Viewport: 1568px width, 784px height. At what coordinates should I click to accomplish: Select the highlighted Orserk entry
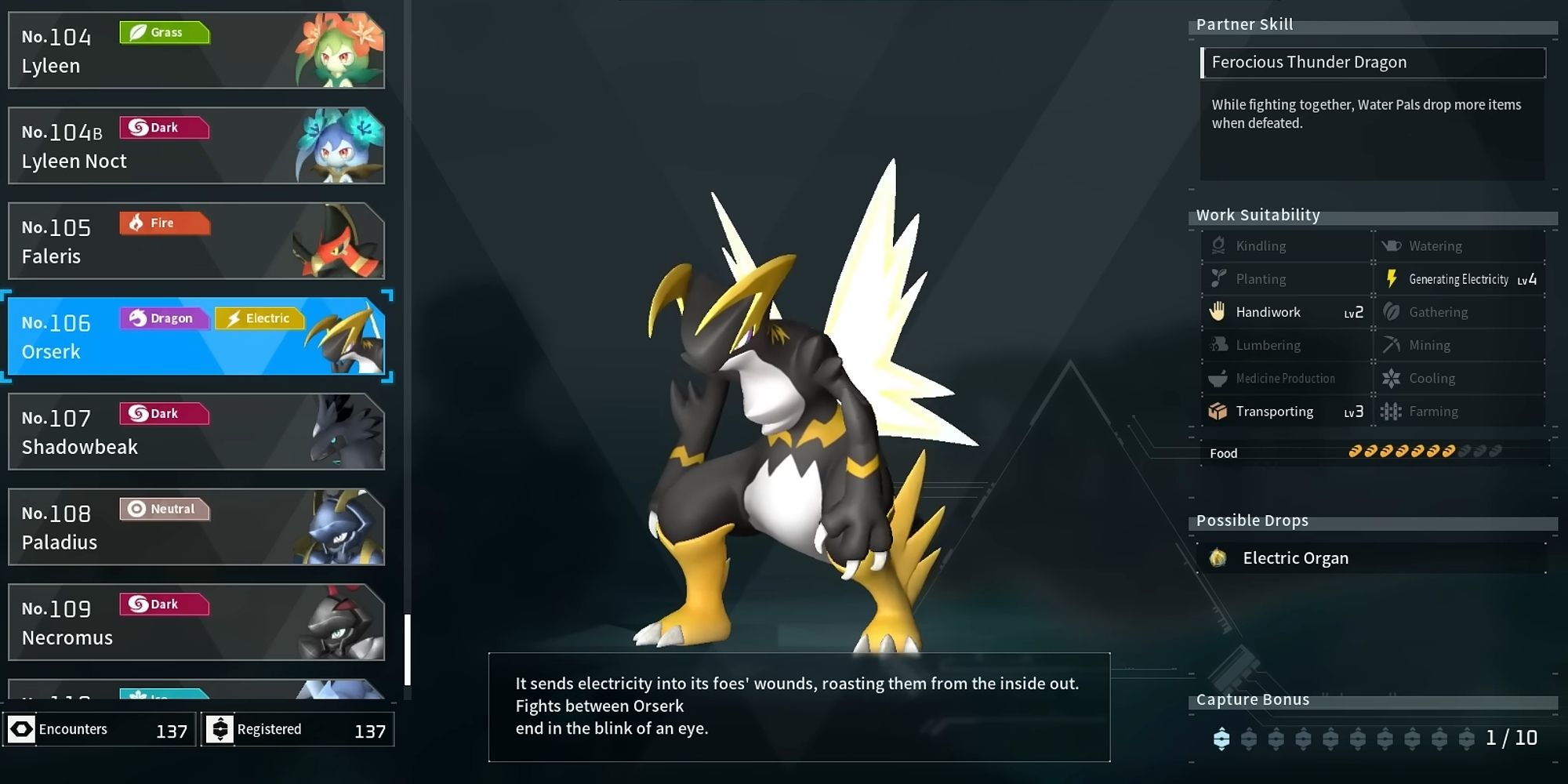tap(196, 336)
